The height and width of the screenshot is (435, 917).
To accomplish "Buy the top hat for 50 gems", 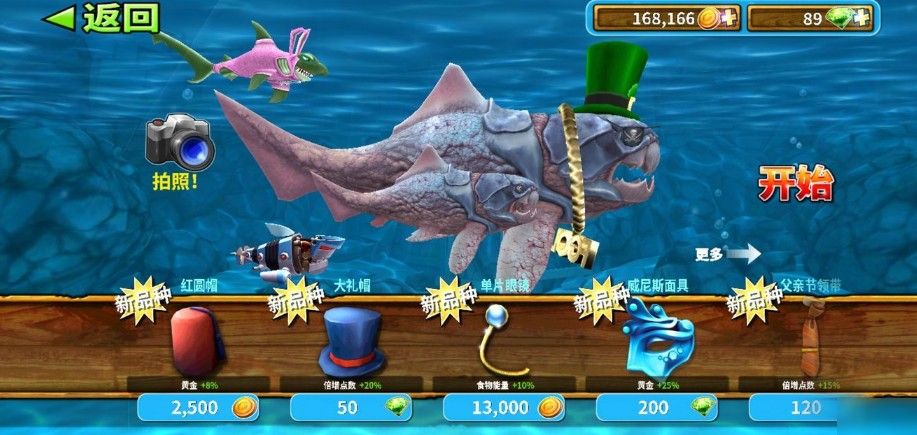I will [x=352, y=407].
